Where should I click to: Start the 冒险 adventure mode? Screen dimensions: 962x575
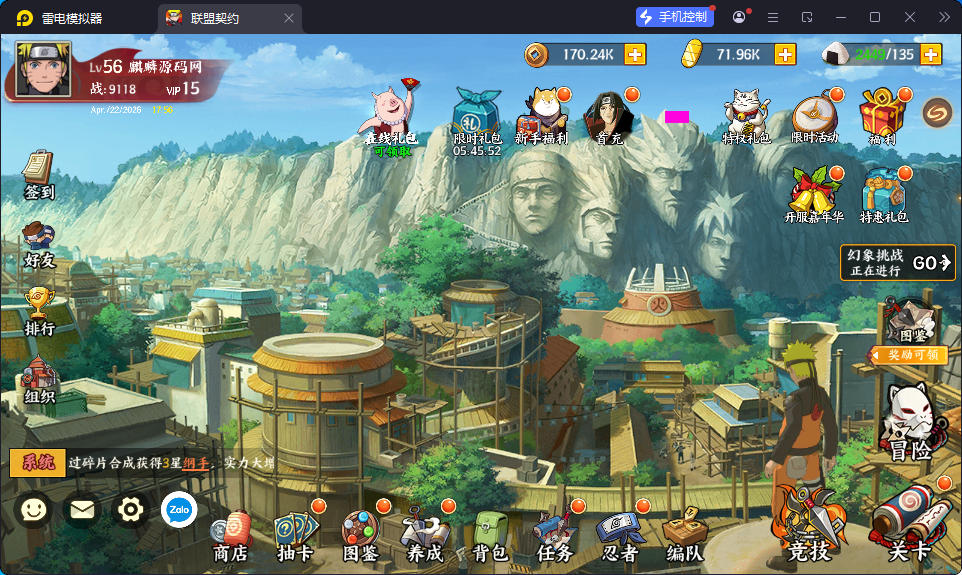pyautogui.click(x=910, y=425)
